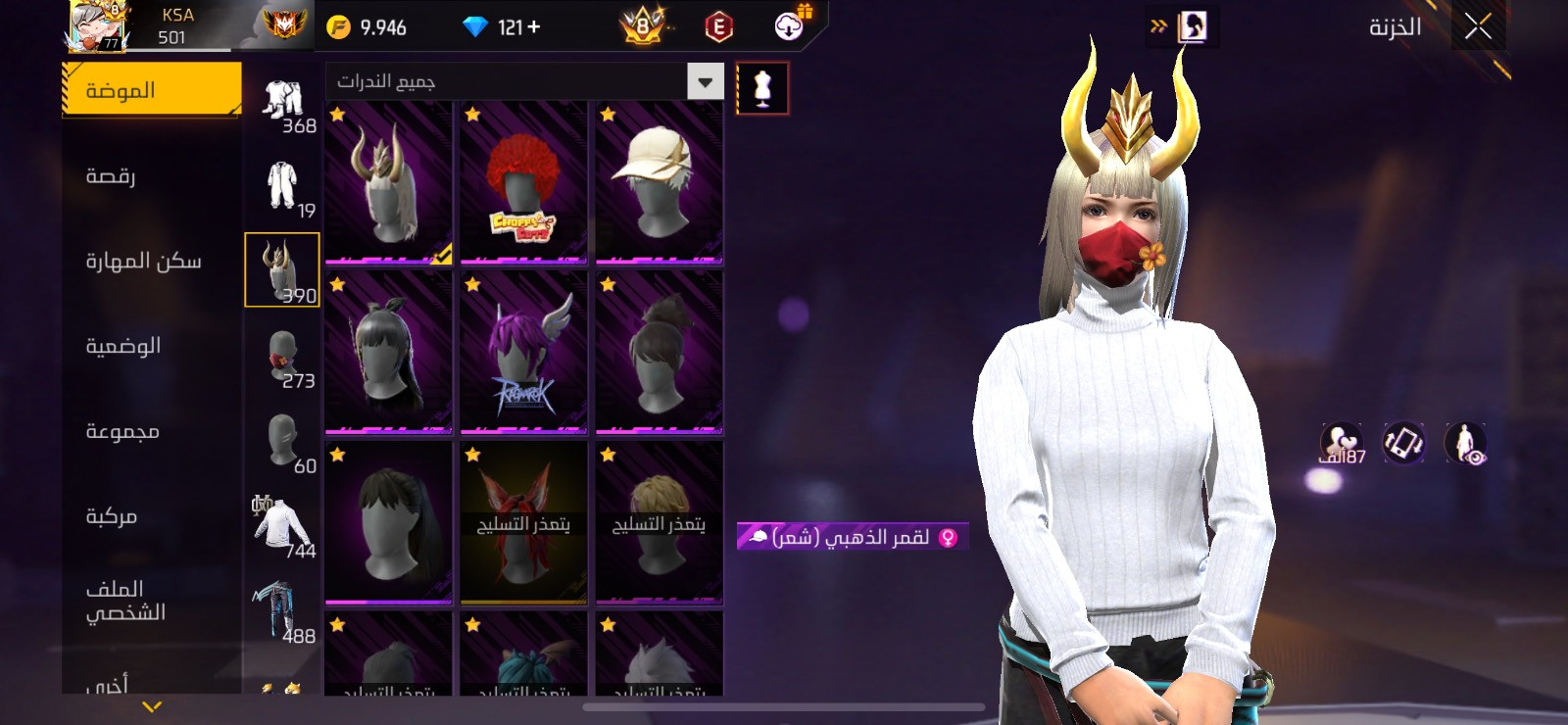
Task: Open the 'مركبة' vehicle menu item
Action: tap(149, 515)
